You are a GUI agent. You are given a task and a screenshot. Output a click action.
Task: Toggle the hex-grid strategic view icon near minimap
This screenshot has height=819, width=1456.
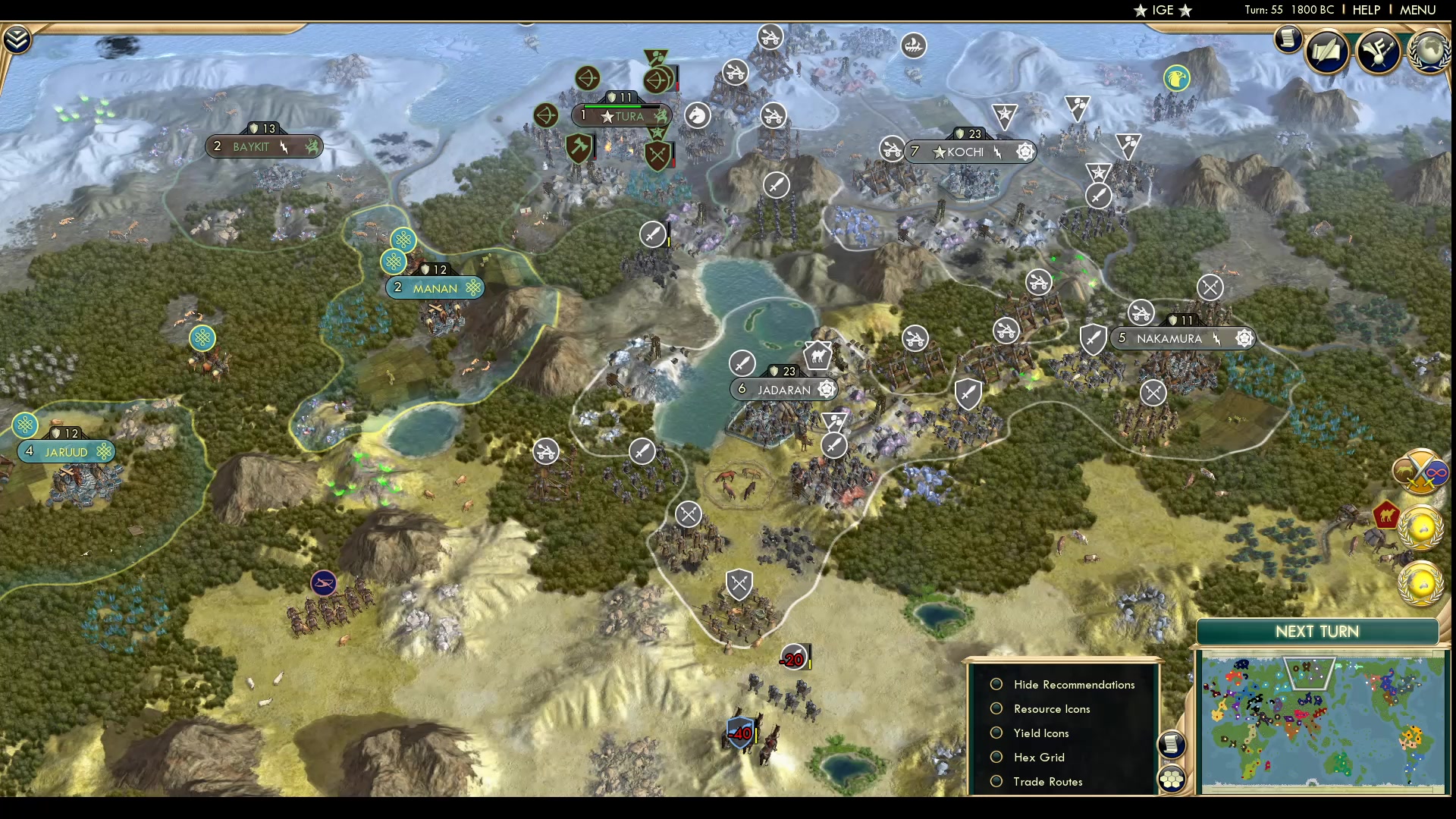1172,777
